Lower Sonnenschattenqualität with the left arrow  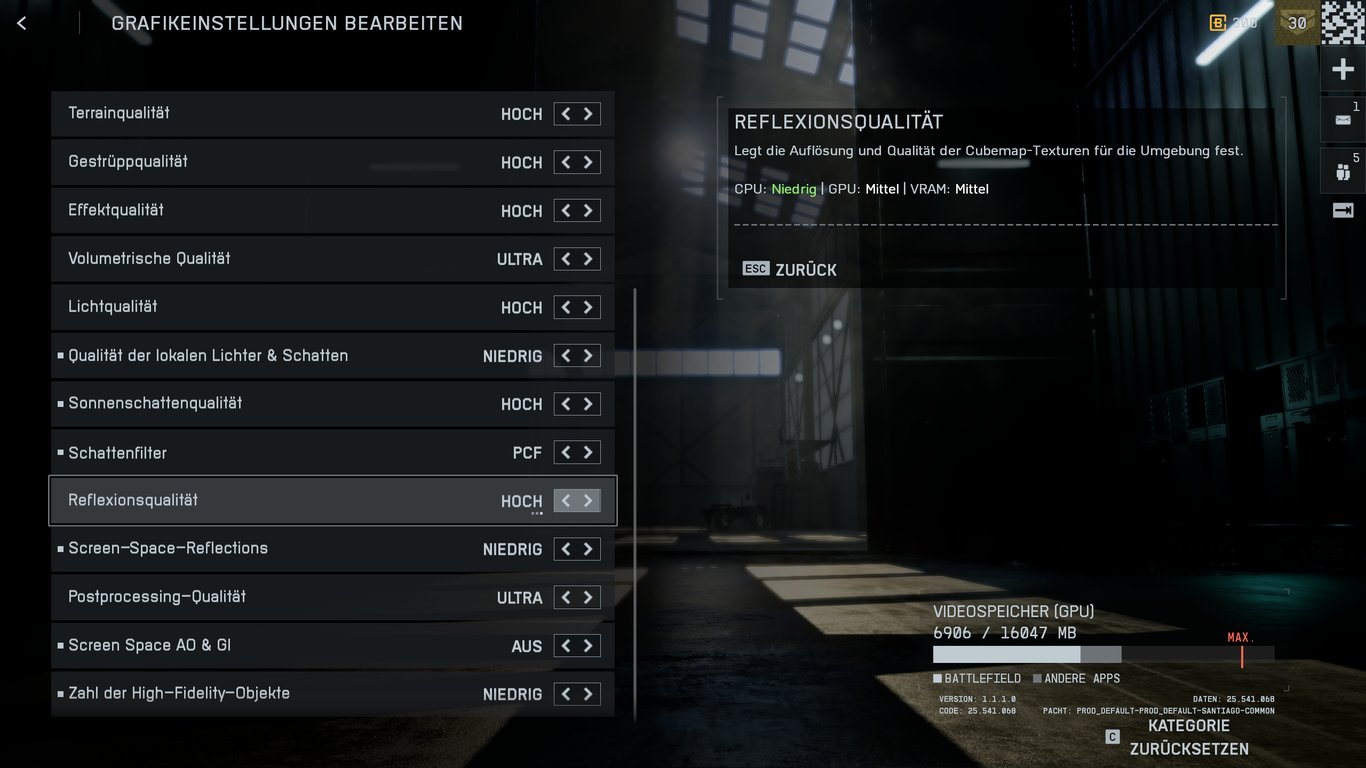click(566, 404)
